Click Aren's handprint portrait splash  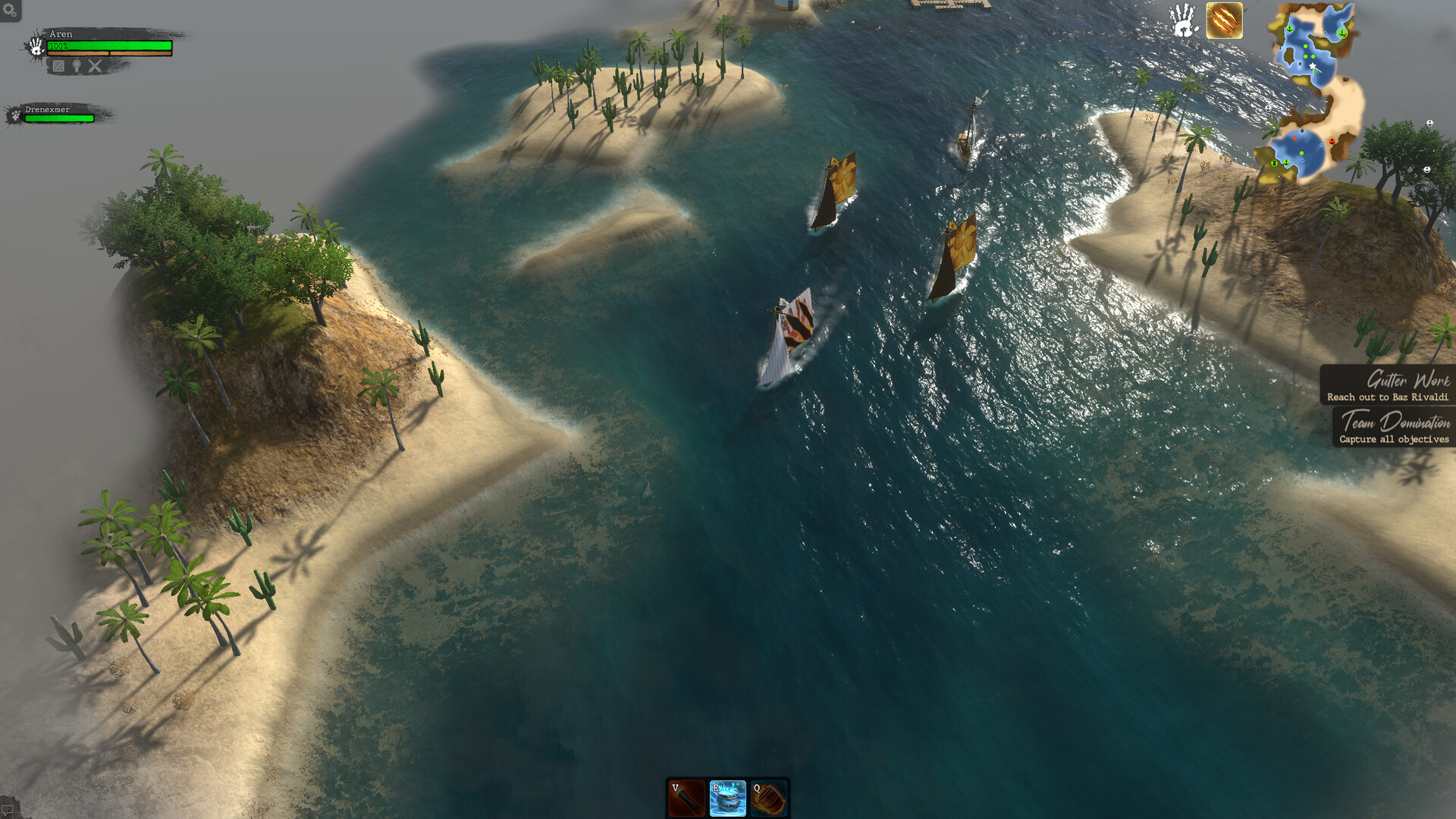36,46
